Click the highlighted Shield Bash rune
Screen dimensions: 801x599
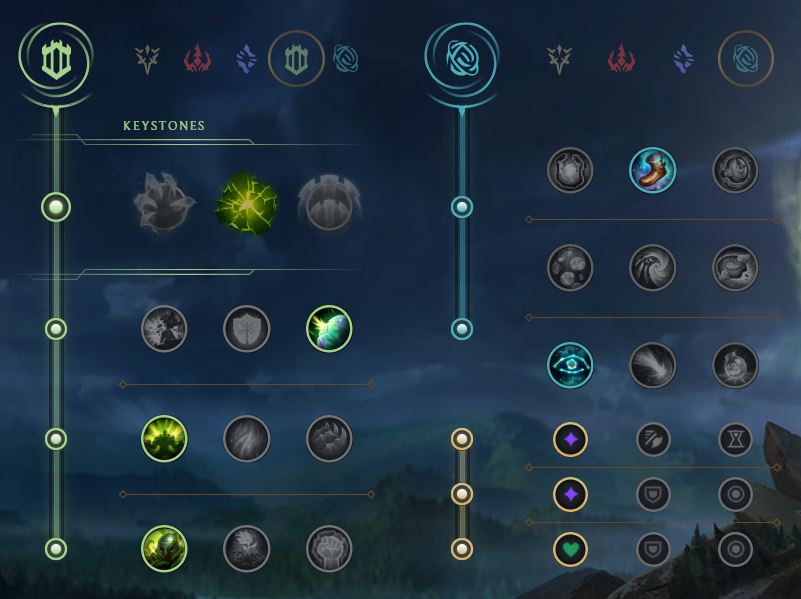(x=329, y=329)
